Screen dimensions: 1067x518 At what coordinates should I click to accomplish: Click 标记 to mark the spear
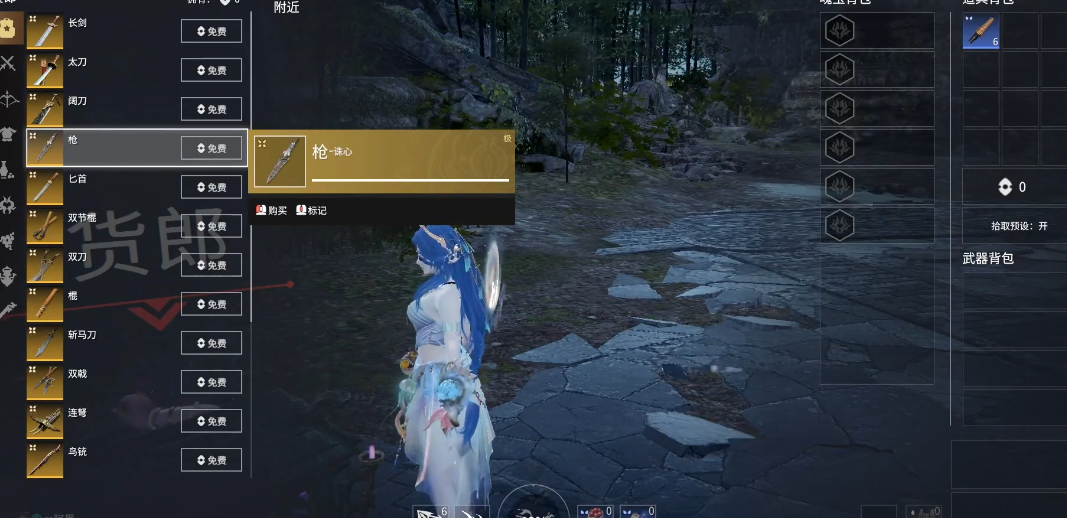[311, 210]
